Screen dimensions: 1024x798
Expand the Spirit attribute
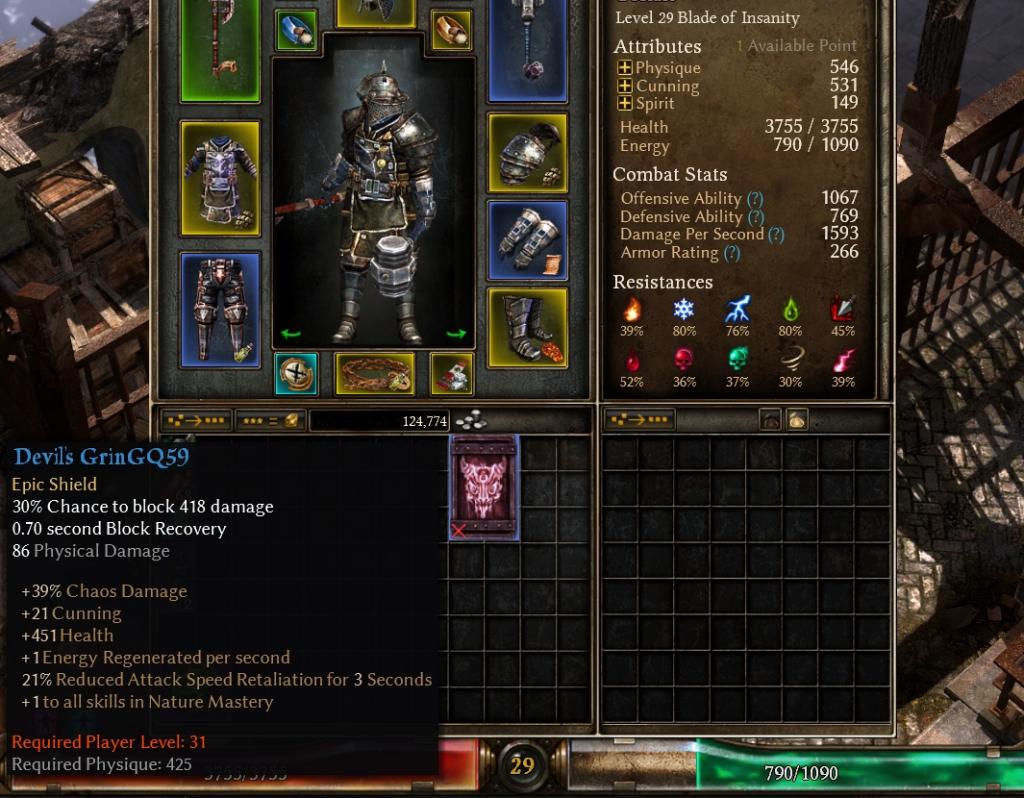625,103
